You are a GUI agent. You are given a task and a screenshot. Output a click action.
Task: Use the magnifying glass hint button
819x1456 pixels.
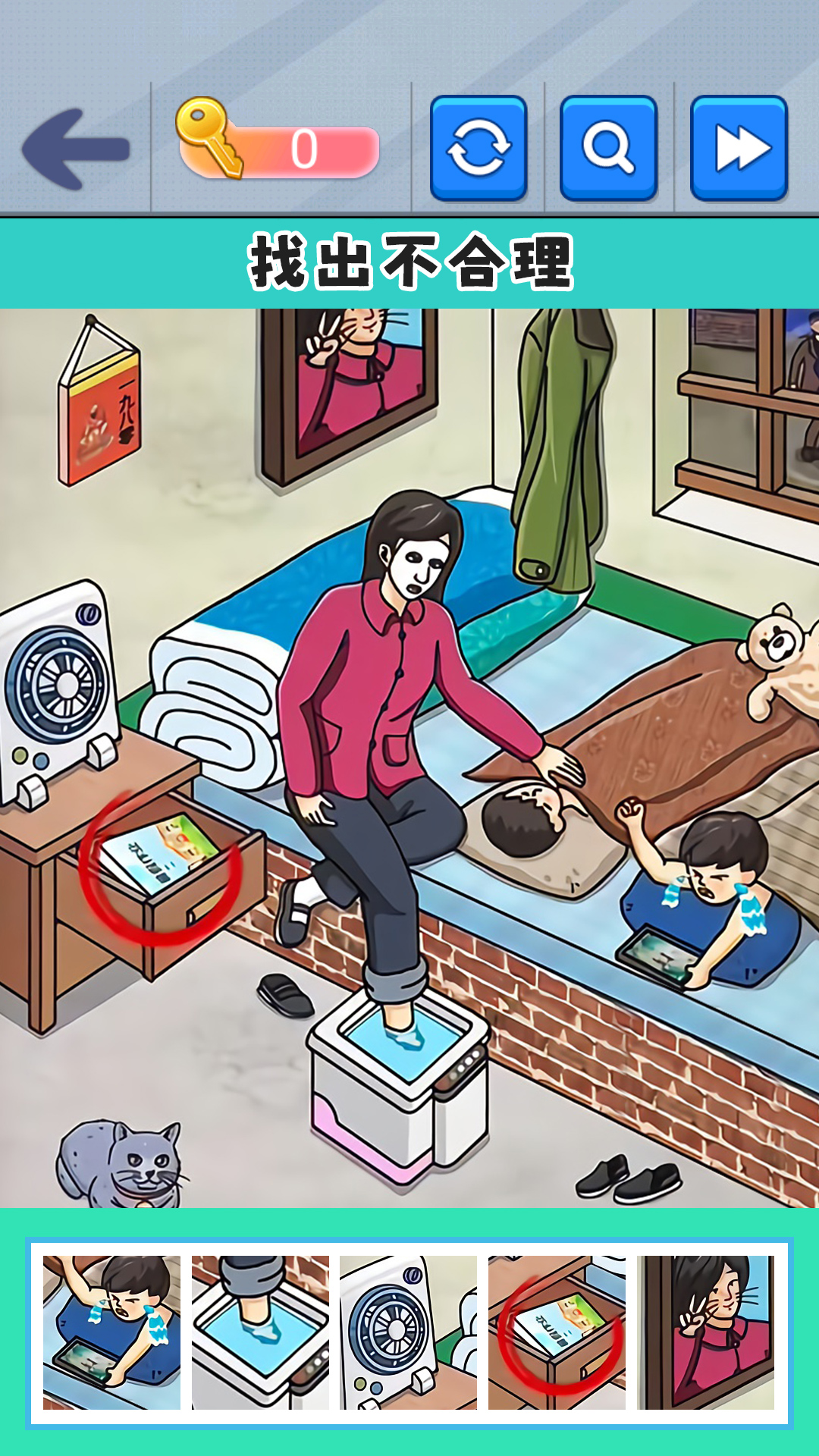(x=608, y=148)
